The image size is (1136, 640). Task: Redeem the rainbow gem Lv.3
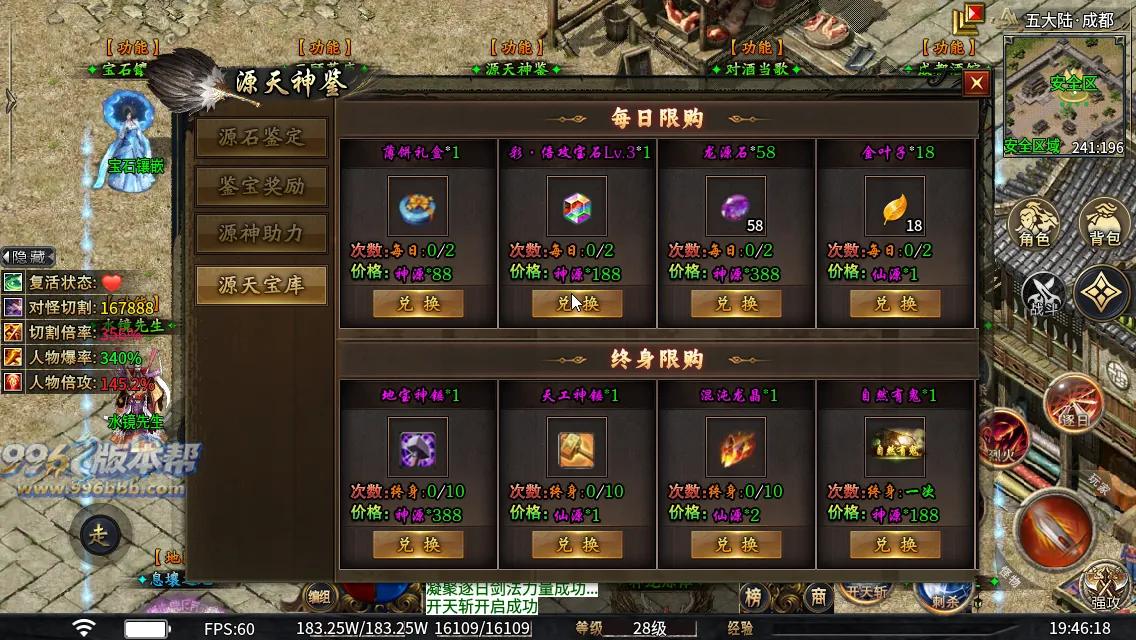point(577,304)
